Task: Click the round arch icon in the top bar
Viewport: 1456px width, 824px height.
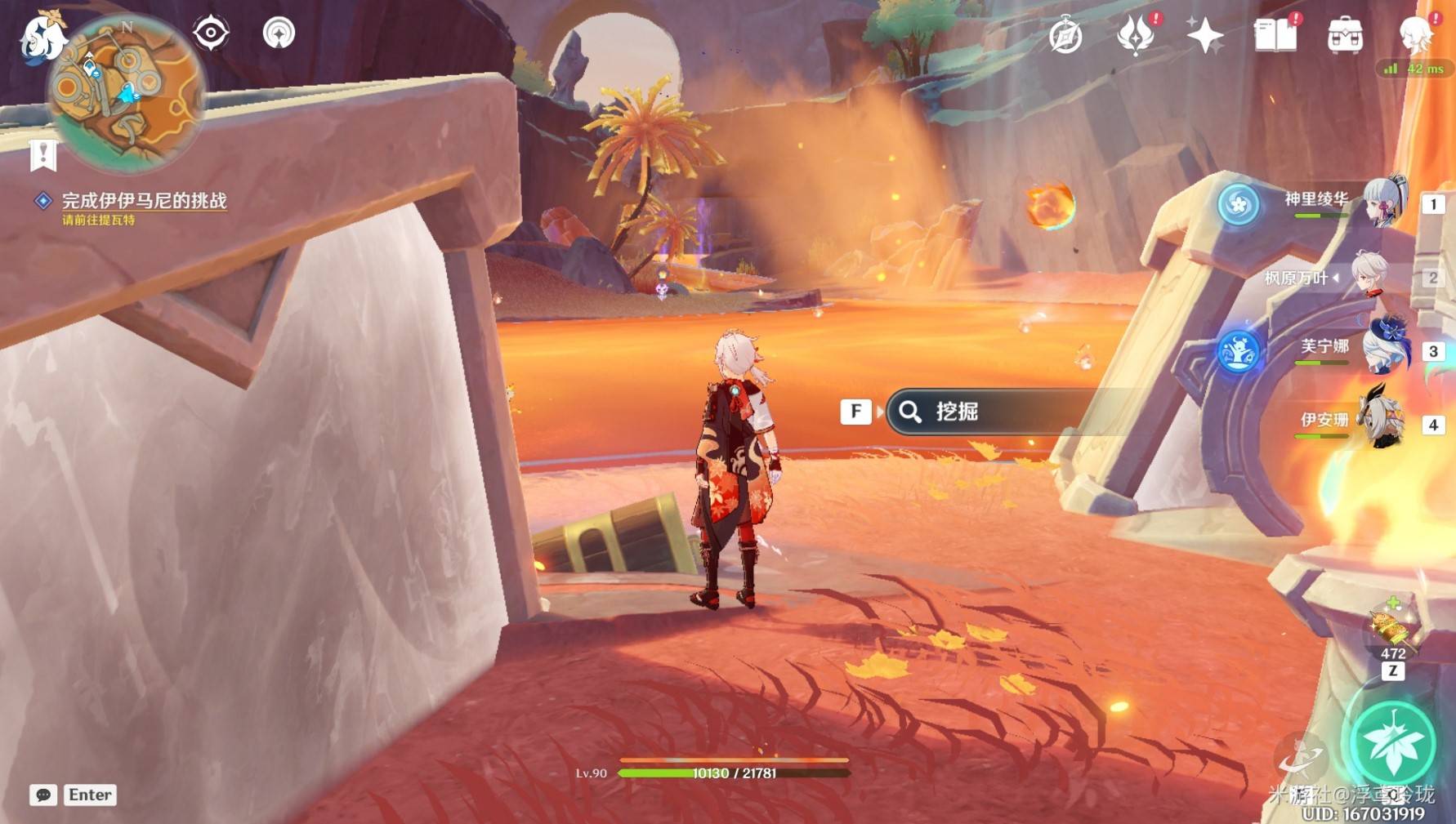Action: pyautogui.click(x=279, y=33)
